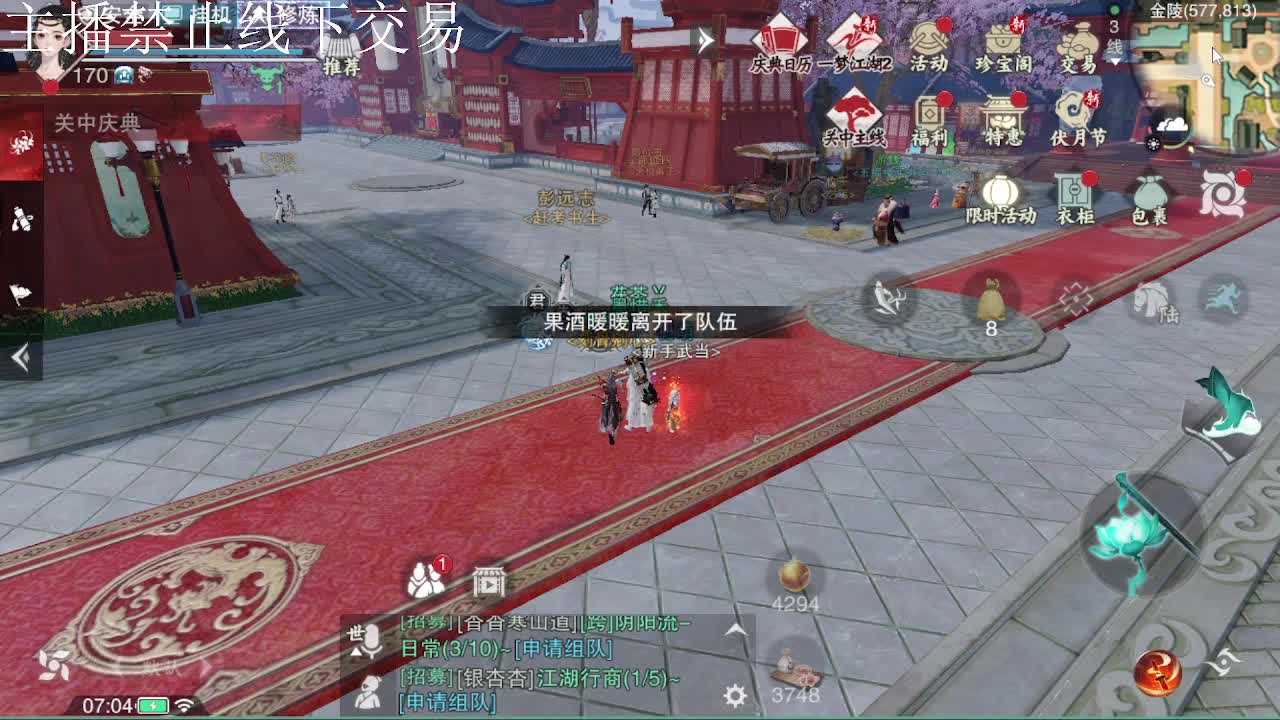Screen dimensions: 1280x720
Task: Open the 包裹 backpack icon
Action: click(1150, 195)
